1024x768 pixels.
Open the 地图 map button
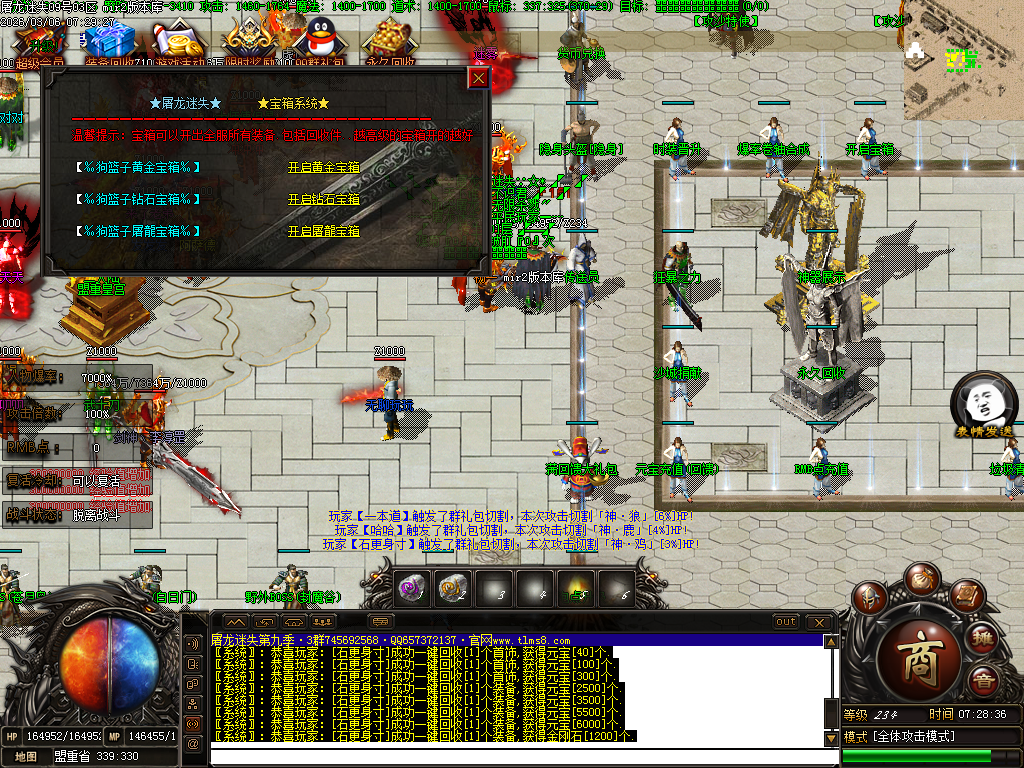coord(27,757)
